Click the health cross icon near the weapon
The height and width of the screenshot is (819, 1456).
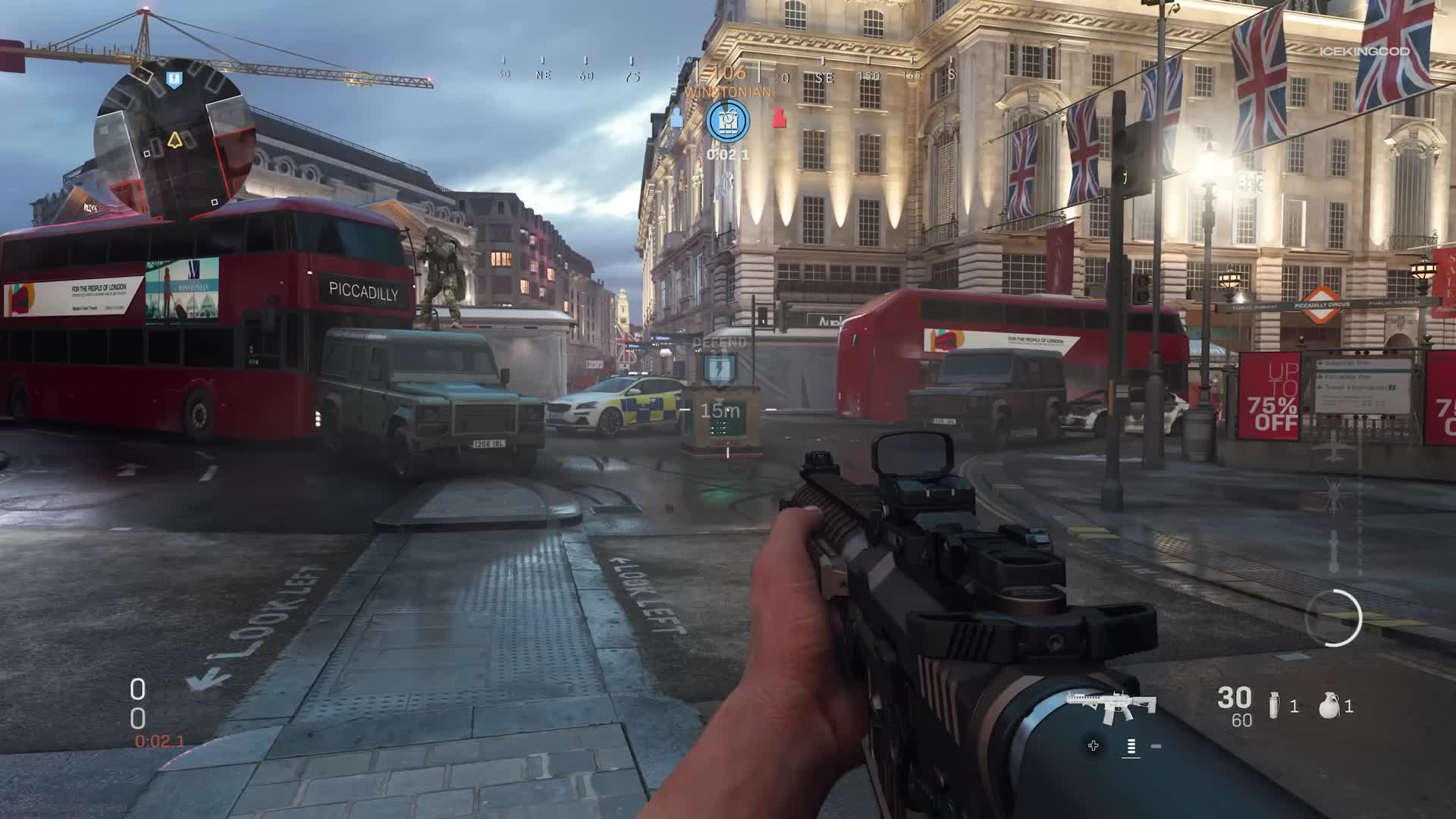pos(1092,746)
